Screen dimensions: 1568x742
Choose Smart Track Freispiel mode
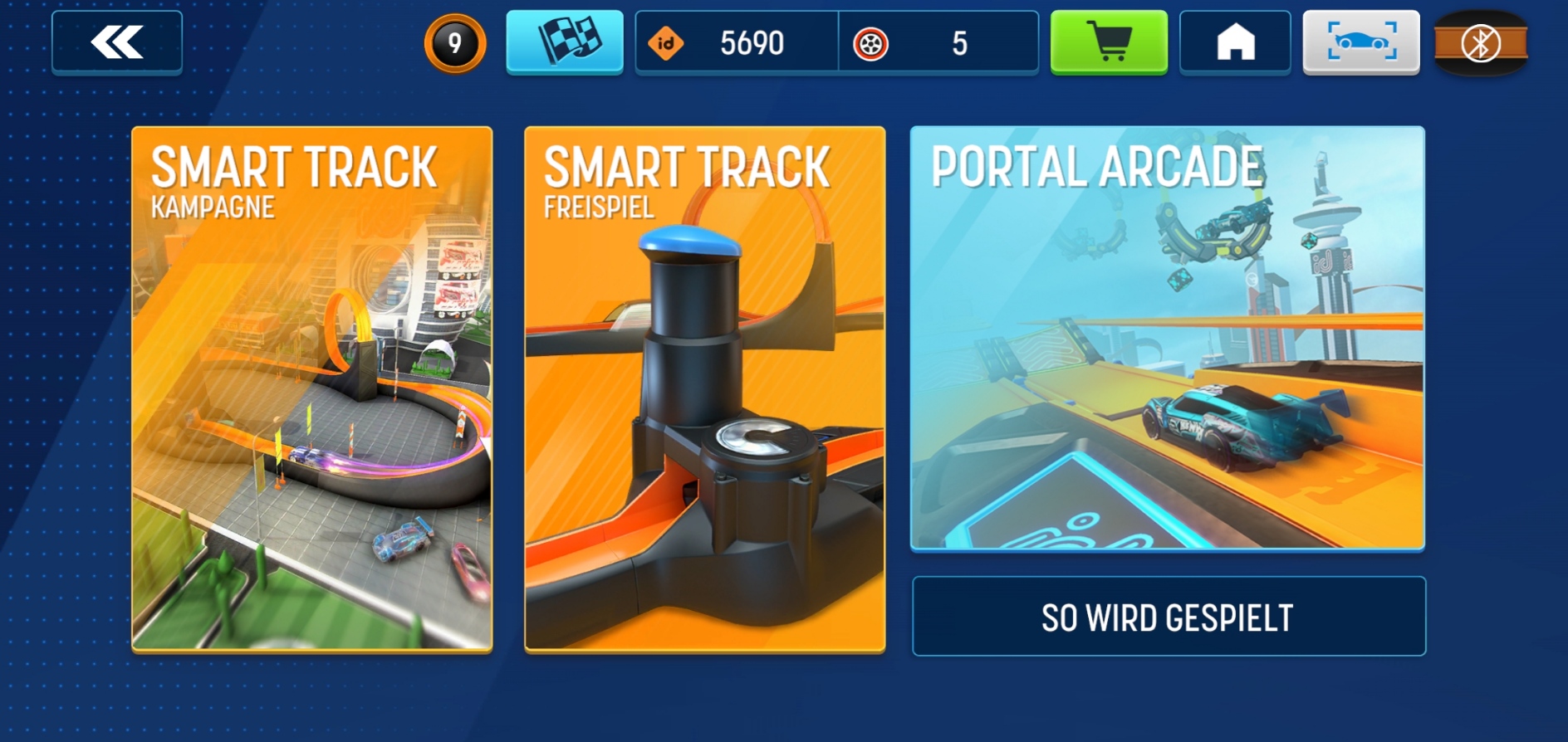(704, 388)
